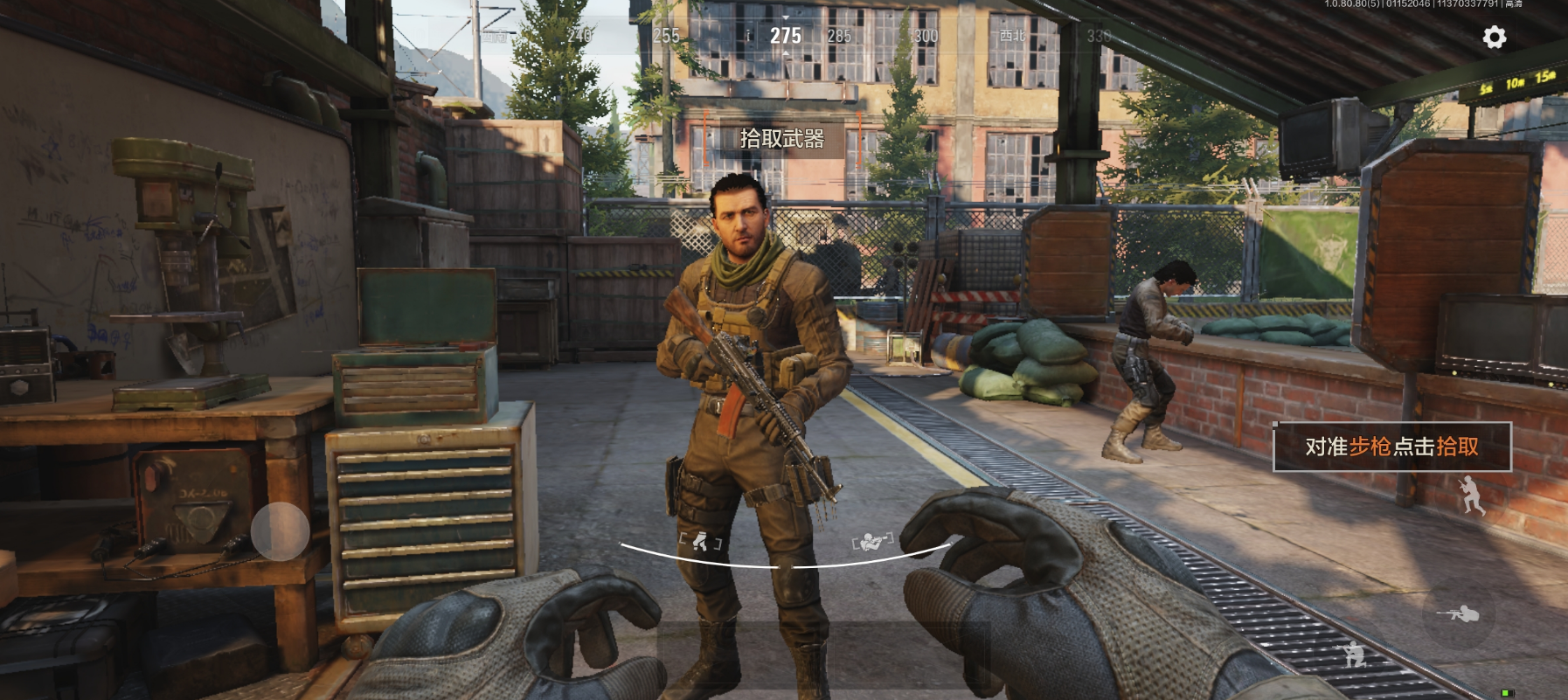The width and height of the screenshot is (1568, 700).
Task: Tap the virtual movement joystick
Action: 280,531
